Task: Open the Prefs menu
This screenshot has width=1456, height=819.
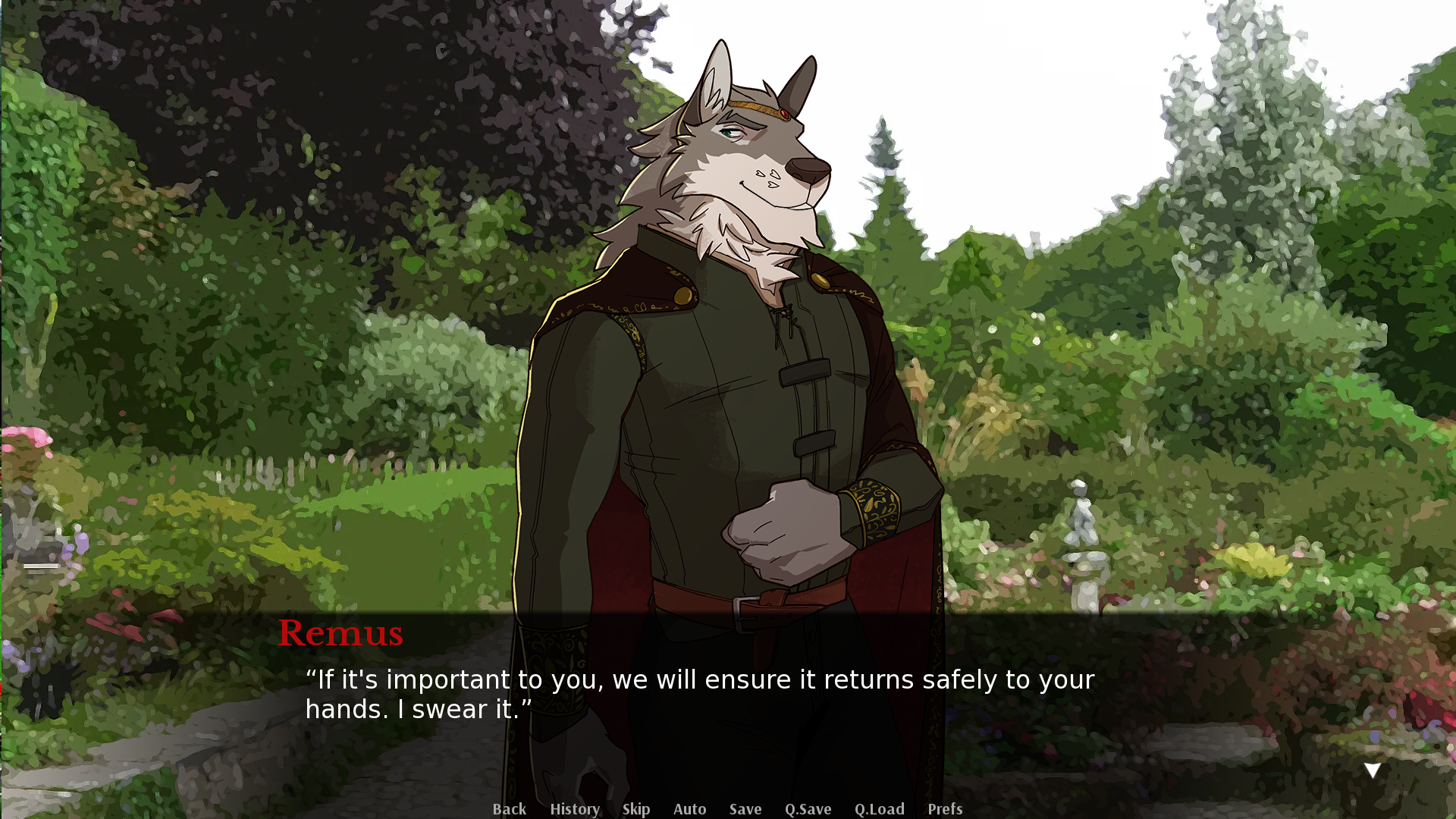Action: 945,809
